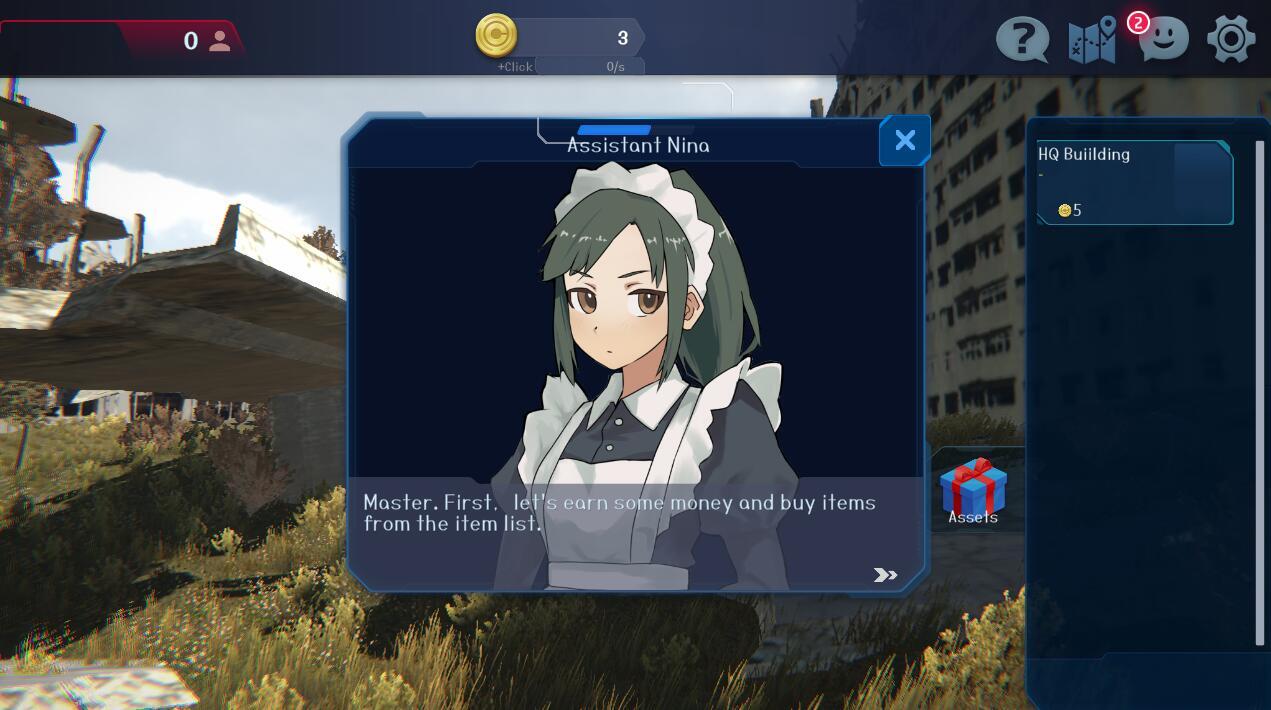Open the smiley face messages icon
Image resolution: width=1271 pixels, height=710 pixels.
(1163, 41)
